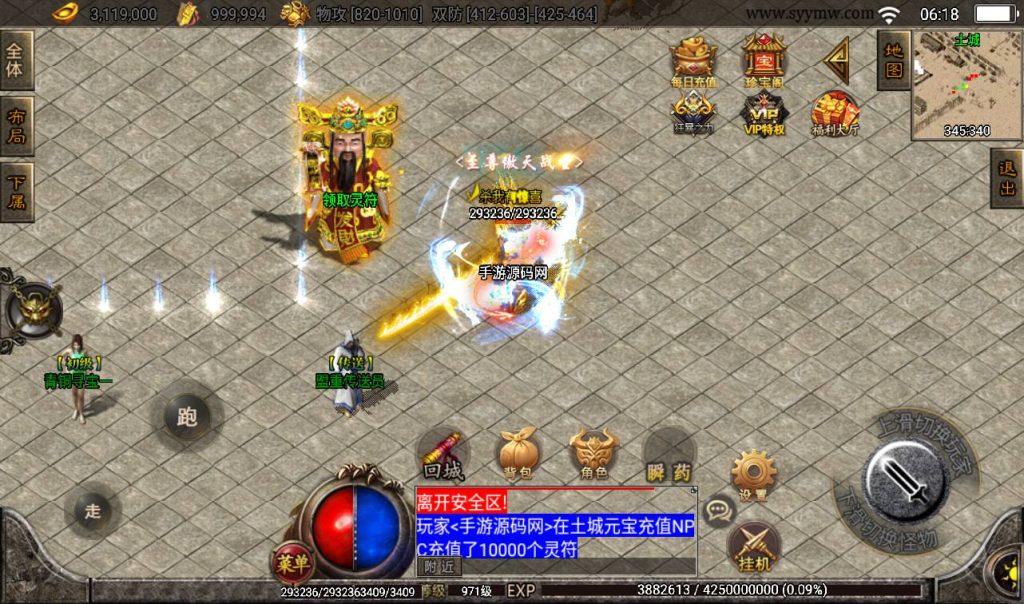
Task: Open the 狂暴之力 berserk power icon
Action: pos(693,111)
